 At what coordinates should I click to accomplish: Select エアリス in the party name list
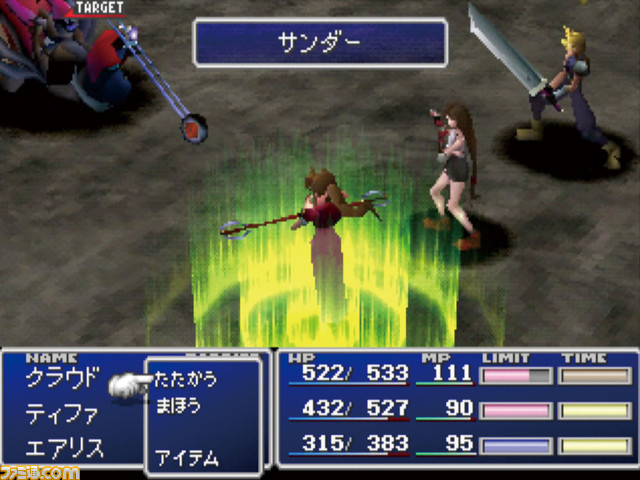point(65,448)
